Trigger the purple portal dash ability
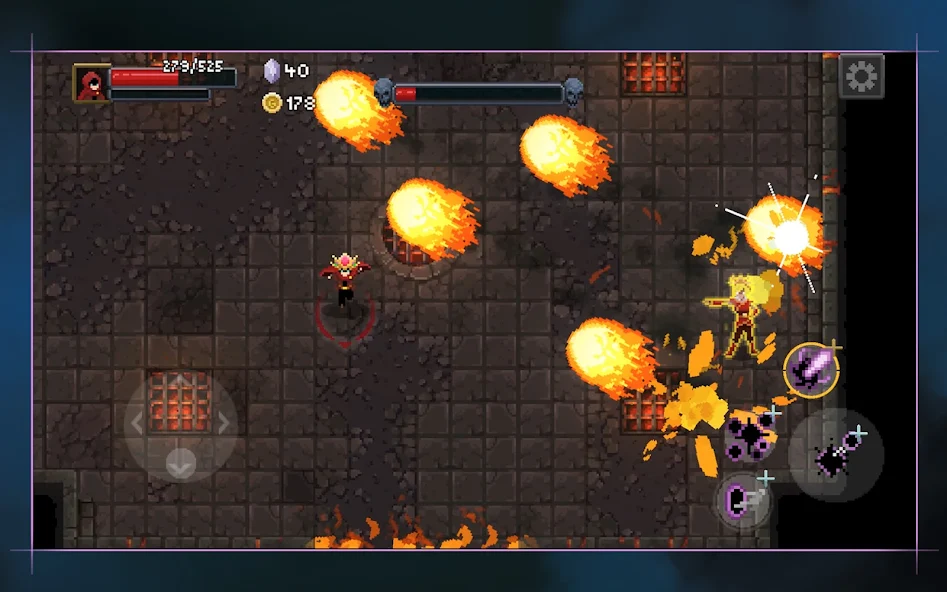947x592 pixels. tap(744, 498)
